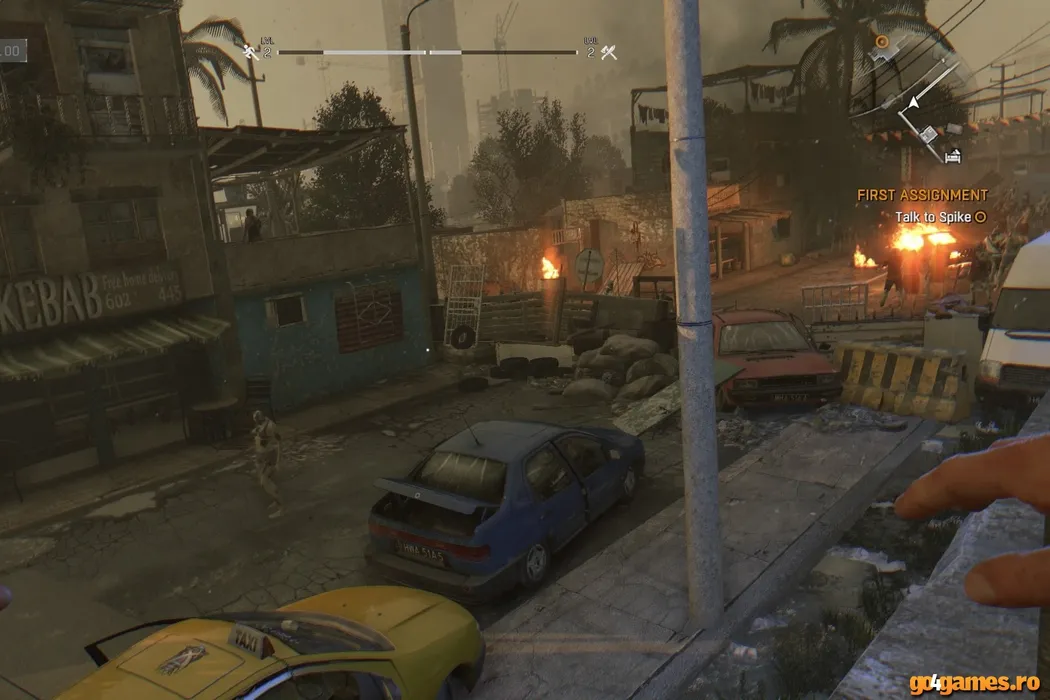Open the minimap in the corner
The height and width of the screenshot is (700, 1050).
917,100
